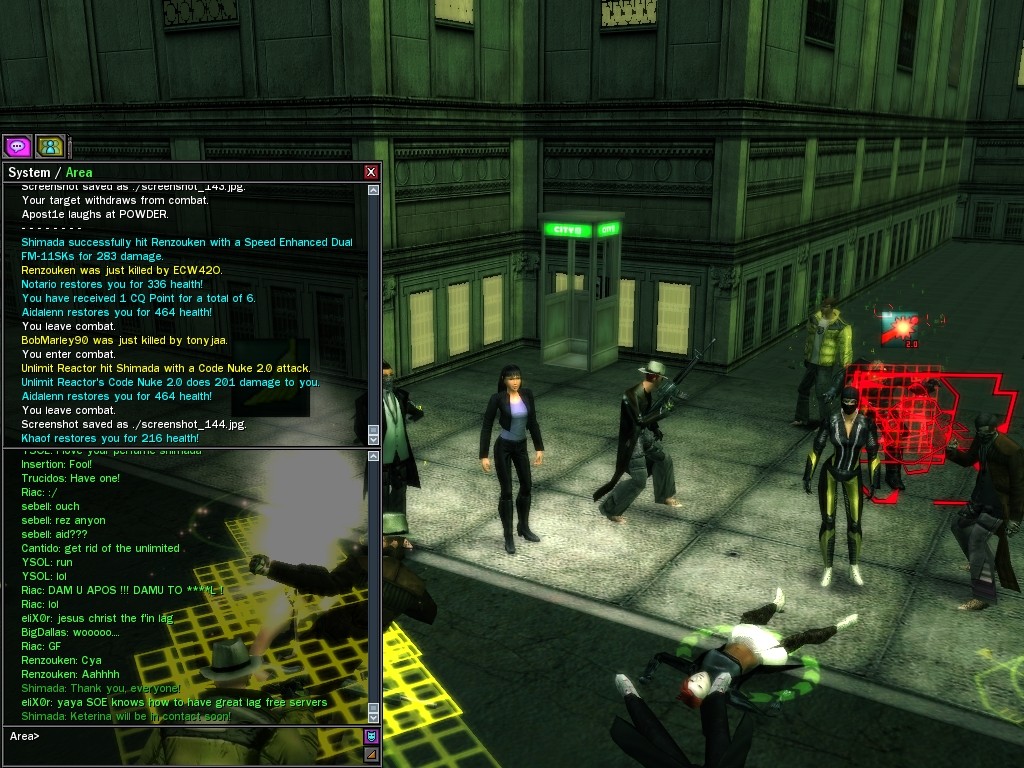
Task: Click the system log scroll-up arrow
Action: 373,190
